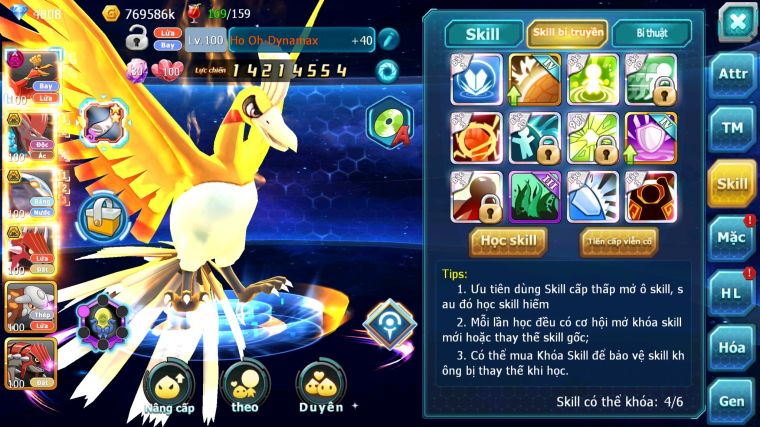Click the Học skill button

click(x=509, y=241)
